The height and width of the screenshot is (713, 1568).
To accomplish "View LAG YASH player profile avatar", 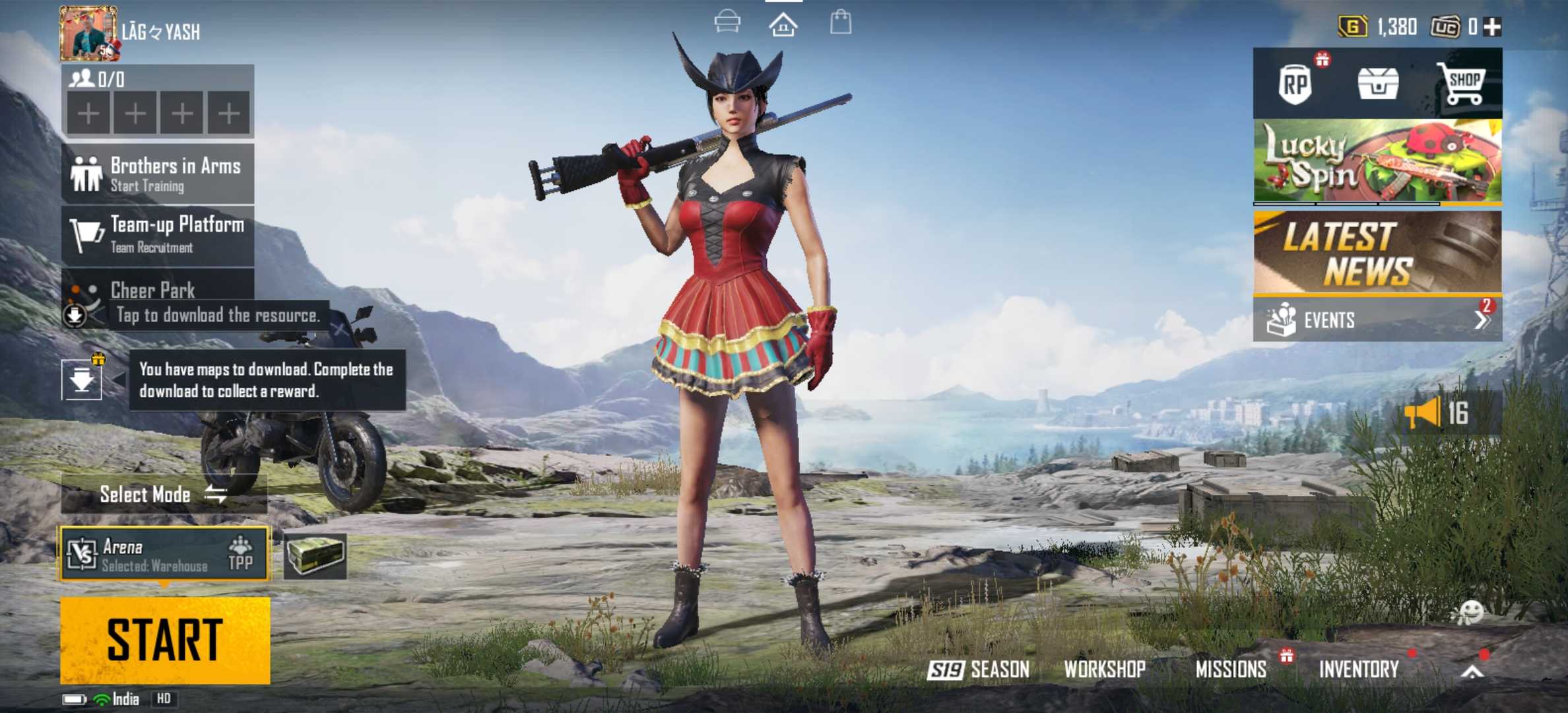I will (x=88, y=33).
